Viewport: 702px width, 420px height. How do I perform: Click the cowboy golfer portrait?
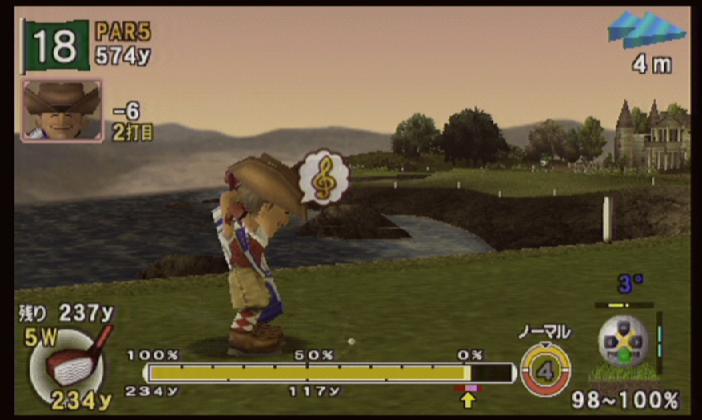61,110
